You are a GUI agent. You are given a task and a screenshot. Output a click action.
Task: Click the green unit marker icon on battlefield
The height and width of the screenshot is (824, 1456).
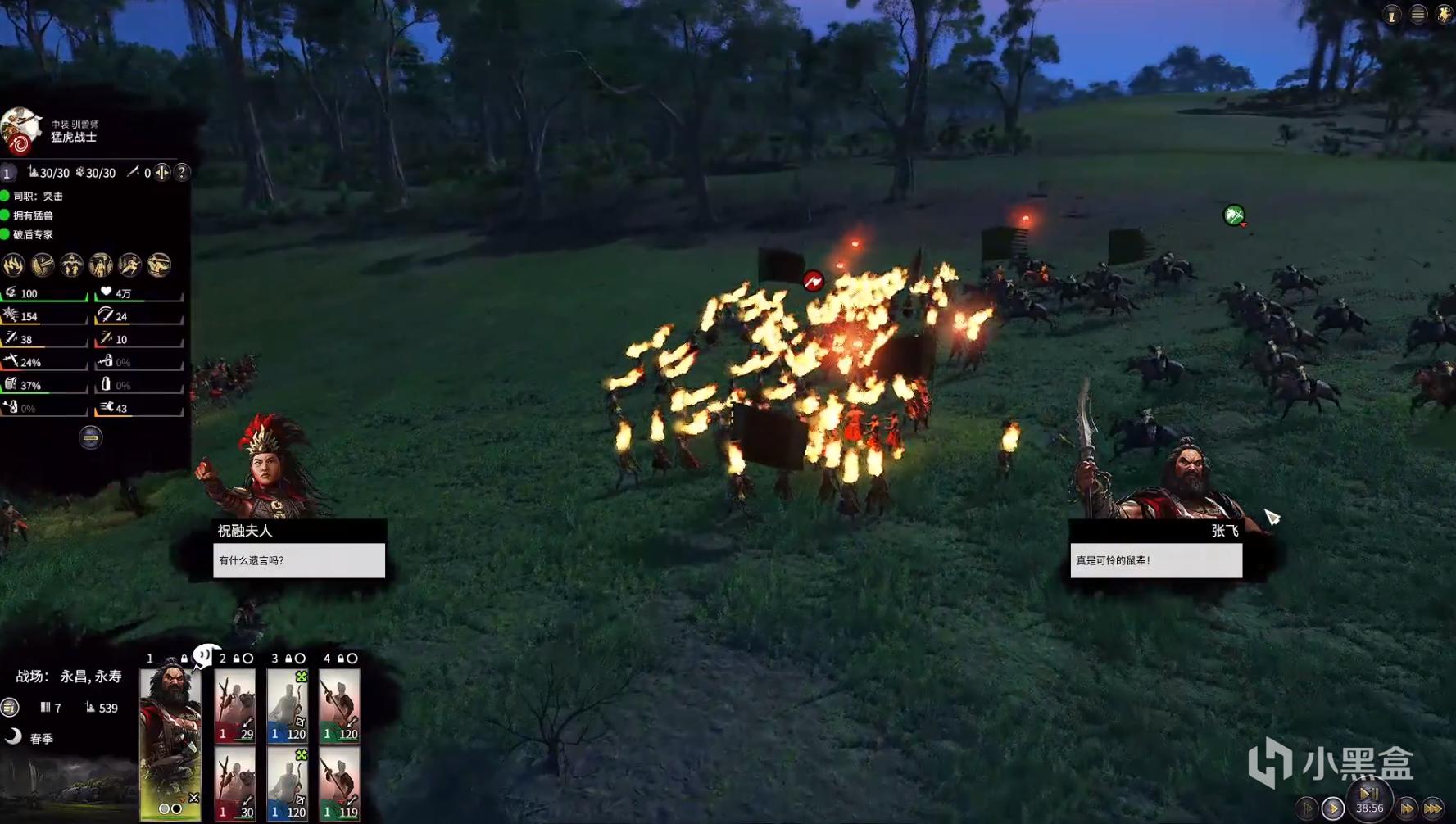(1234, 215)
